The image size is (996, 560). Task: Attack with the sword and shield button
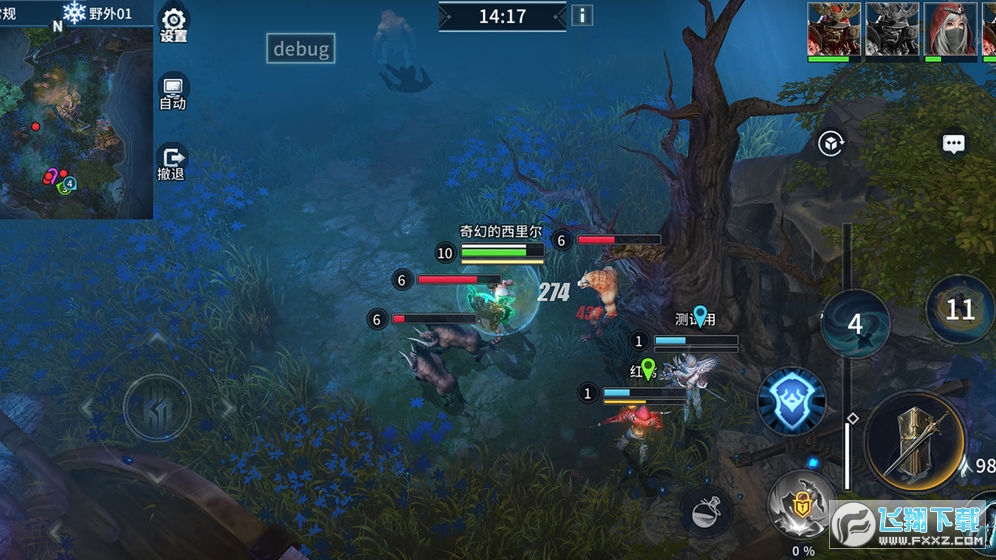tap(914, 441)
